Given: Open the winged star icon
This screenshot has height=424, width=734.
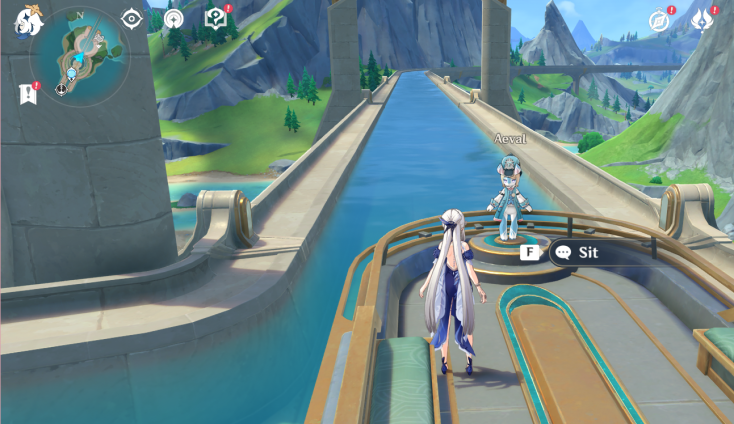Looking at the screenshot, I should 702,20.
